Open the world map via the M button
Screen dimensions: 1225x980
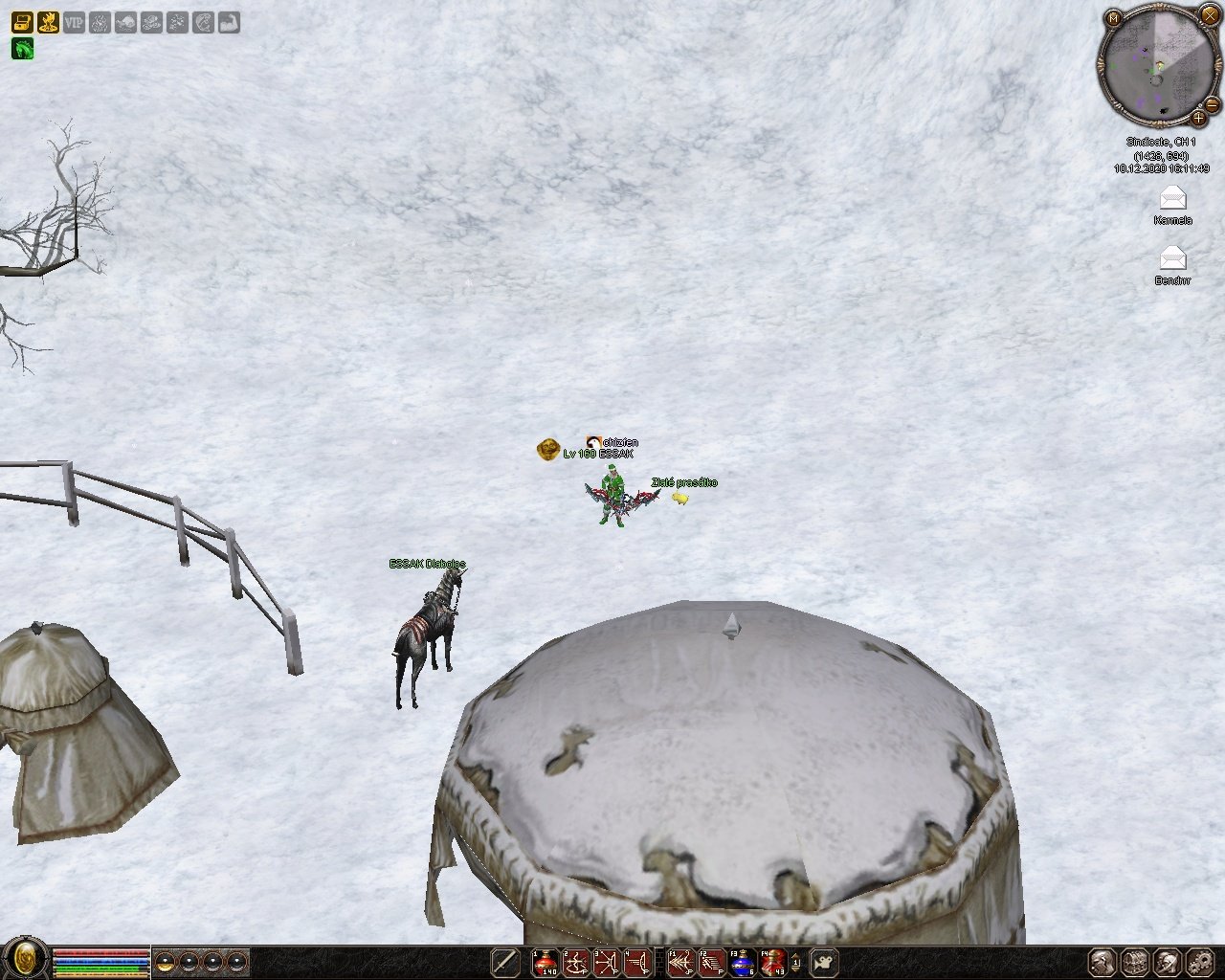point(1113,18)
